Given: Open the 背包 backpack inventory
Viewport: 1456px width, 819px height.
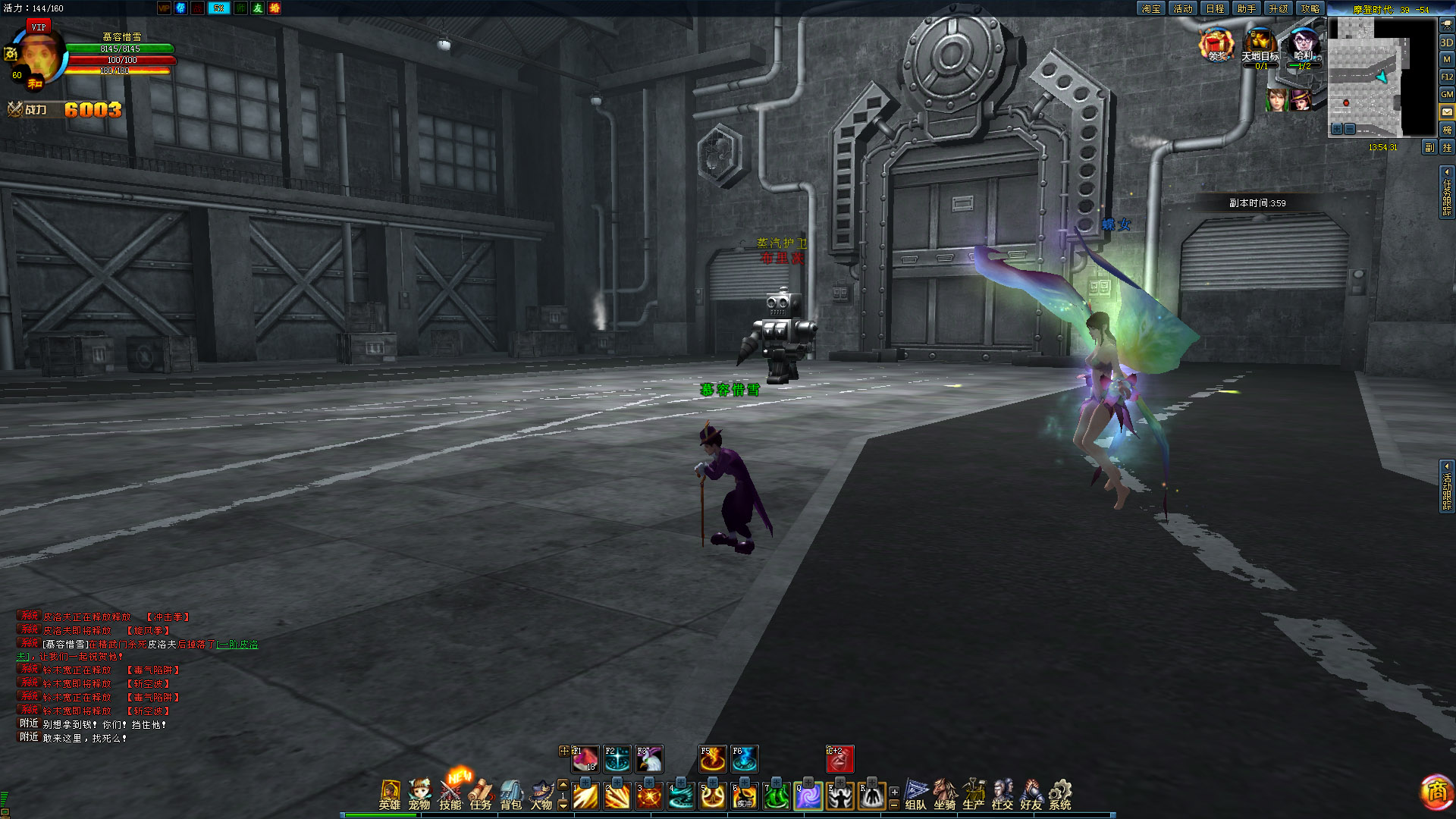Looking at the screenshot, I should point(511,794).
